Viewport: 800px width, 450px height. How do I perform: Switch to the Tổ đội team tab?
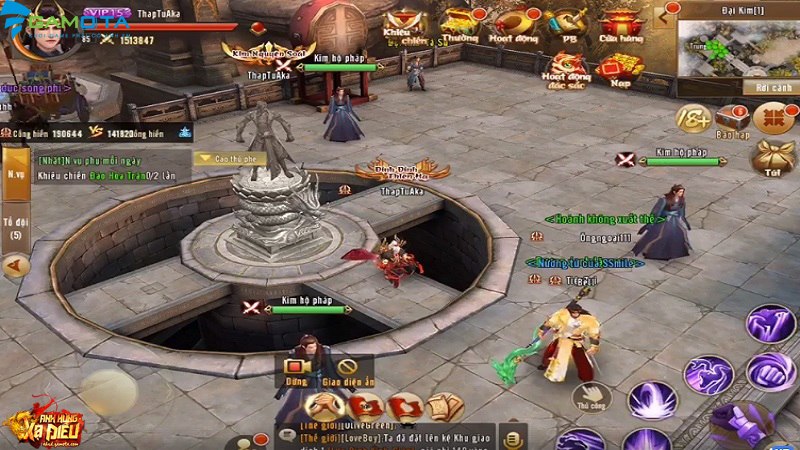(15, 225)
